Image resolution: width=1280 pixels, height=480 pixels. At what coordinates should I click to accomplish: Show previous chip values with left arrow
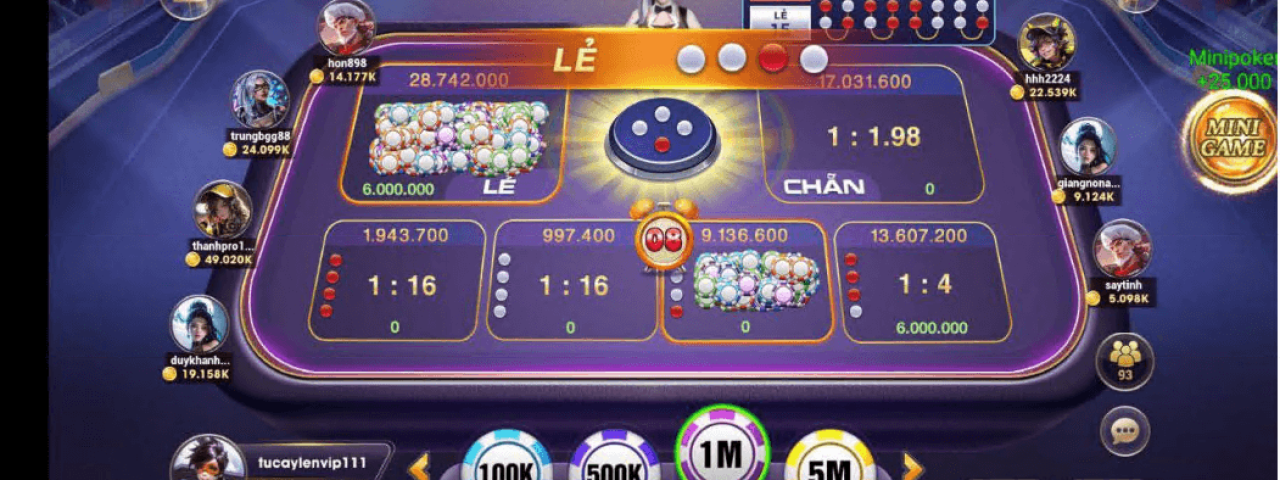coord(419,466)
